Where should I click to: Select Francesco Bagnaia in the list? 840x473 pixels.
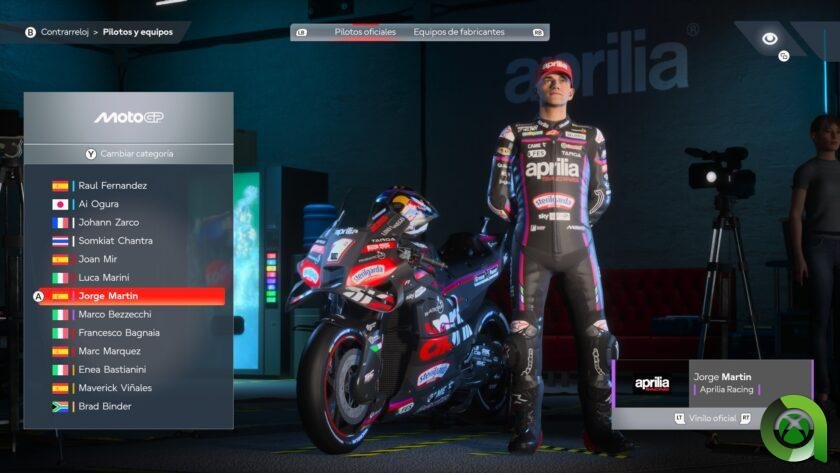click(118, 332)
